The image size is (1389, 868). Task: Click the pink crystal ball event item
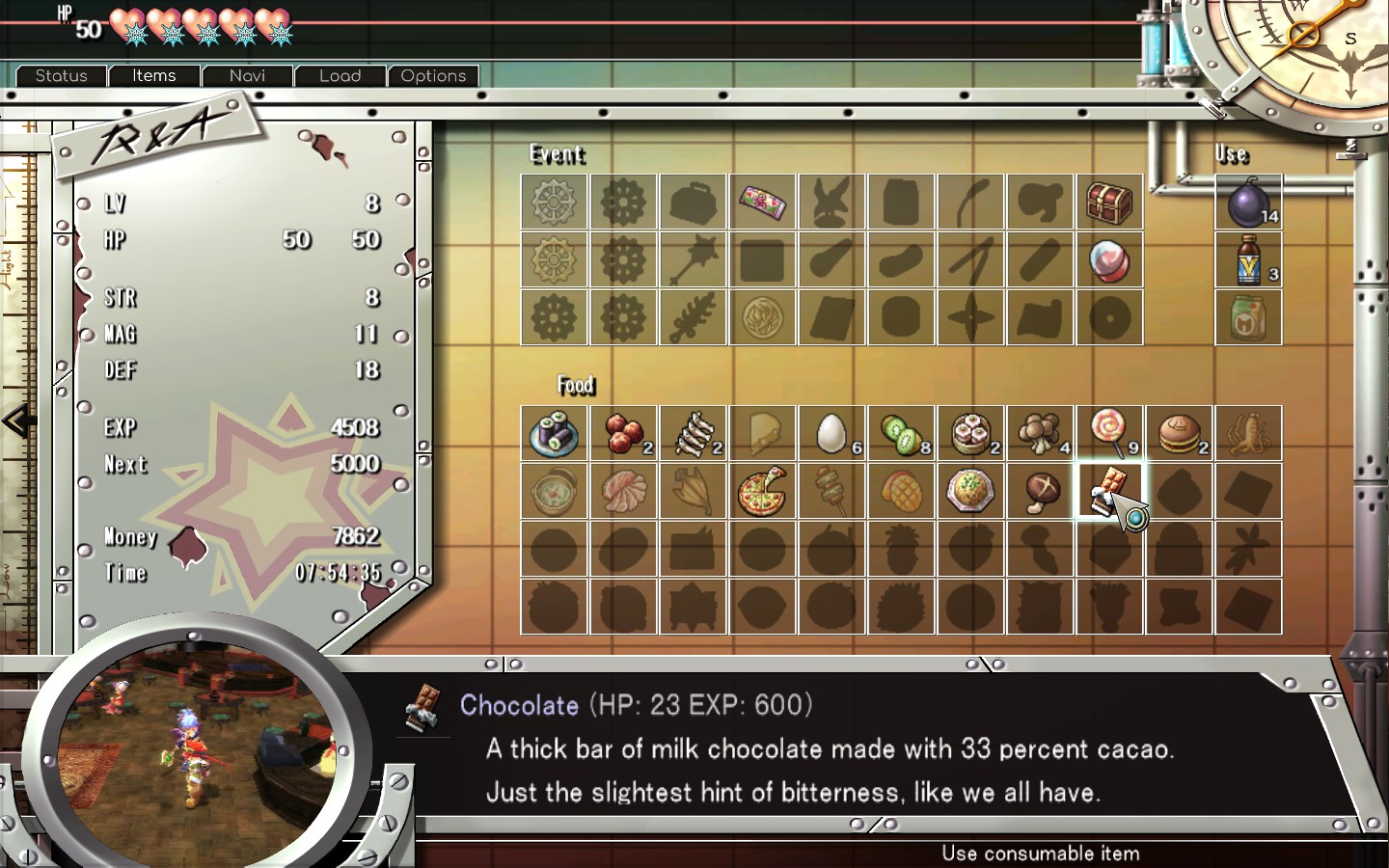pyautogui.click(x=1109, y=259)
